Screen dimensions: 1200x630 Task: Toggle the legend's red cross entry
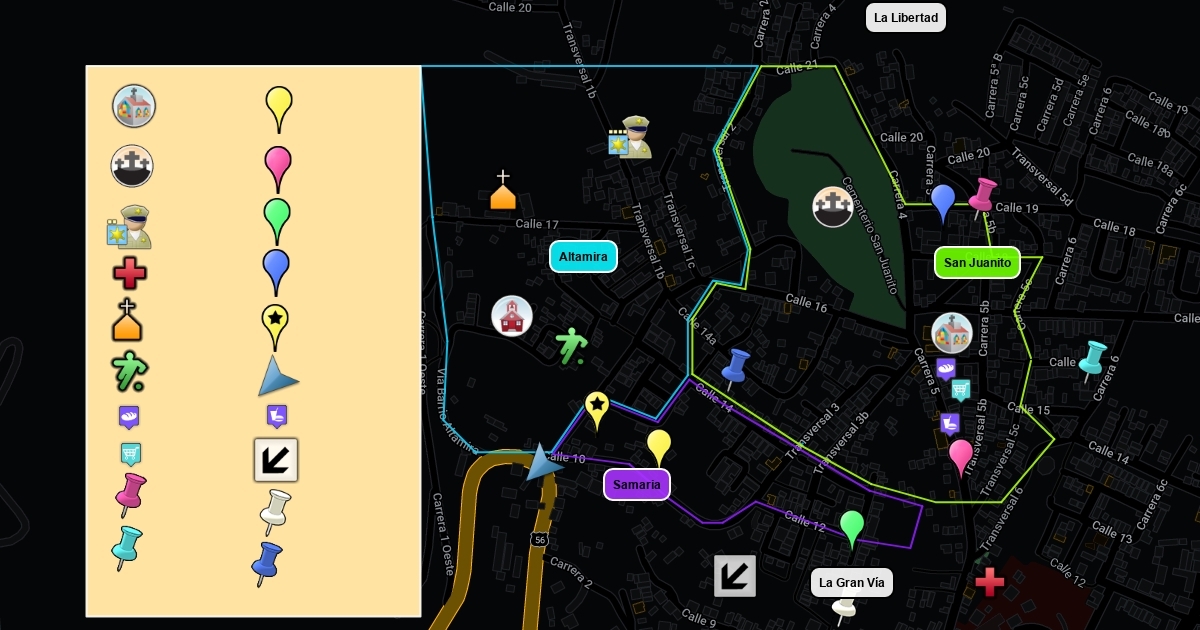coord(130,273)
